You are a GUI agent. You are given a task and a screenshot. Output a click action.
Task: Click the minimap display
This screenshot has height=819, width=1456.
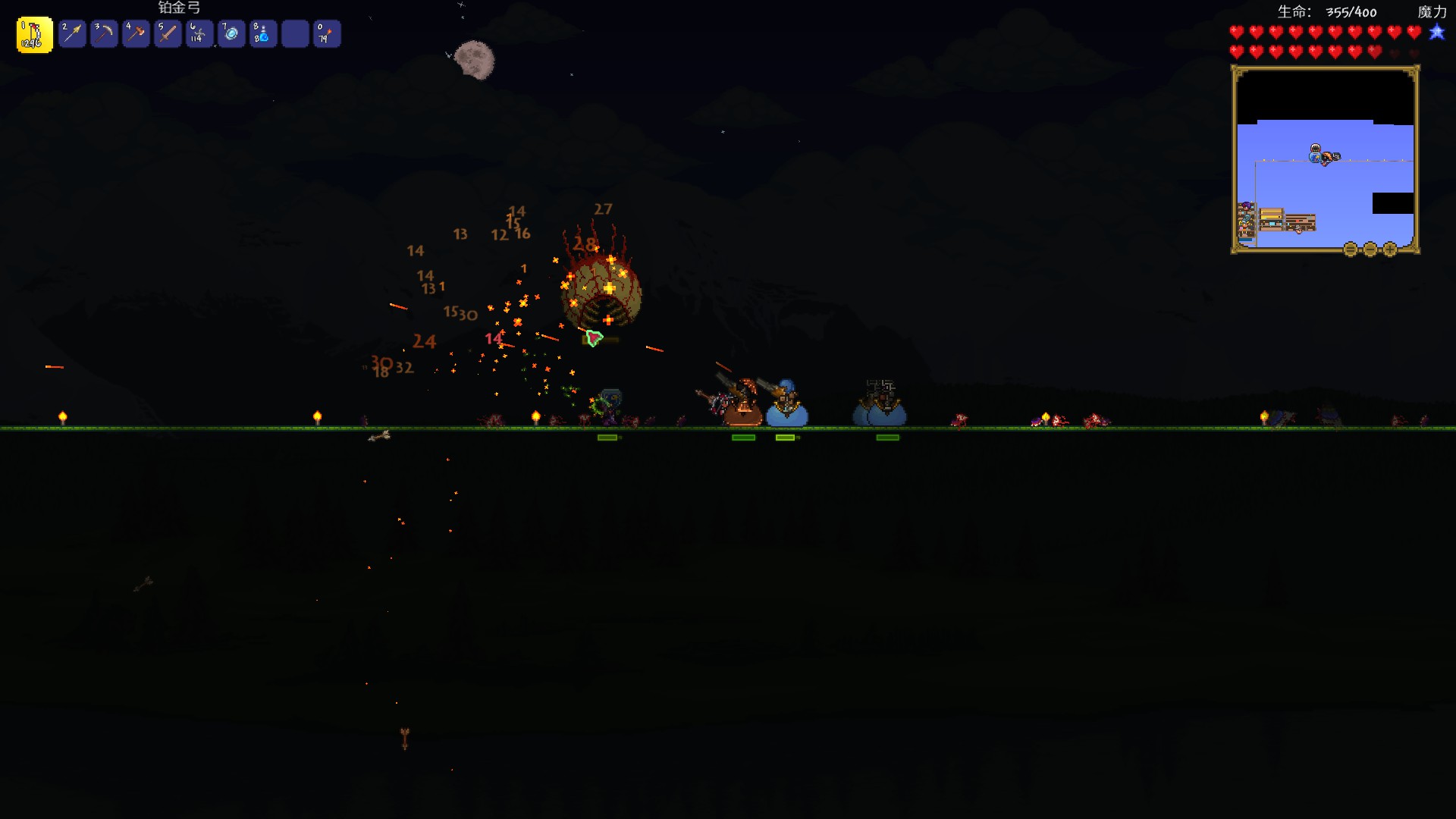(x=1325, y=159)
